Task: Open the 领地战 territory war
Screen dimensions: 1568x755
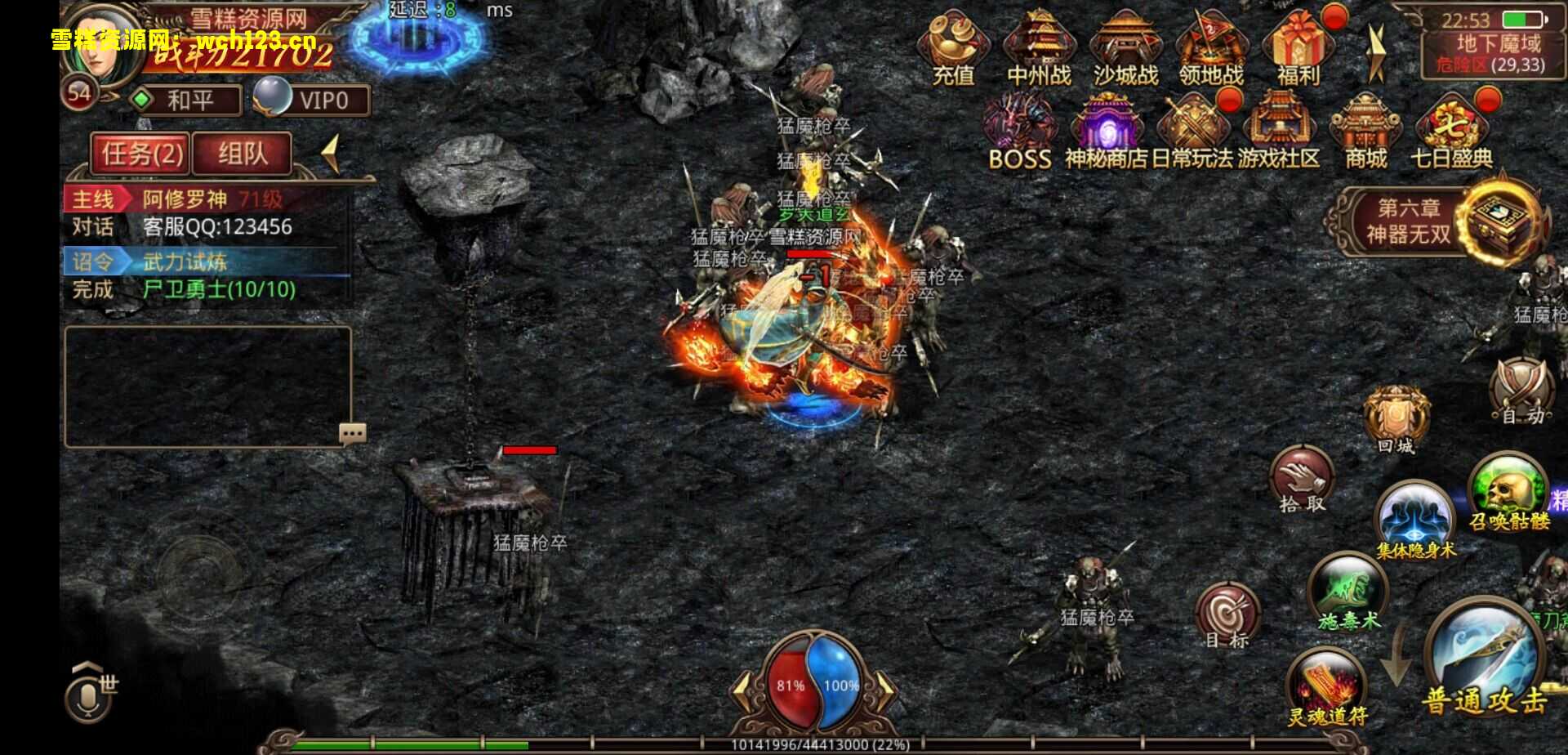Action: tap(1211, 48)
